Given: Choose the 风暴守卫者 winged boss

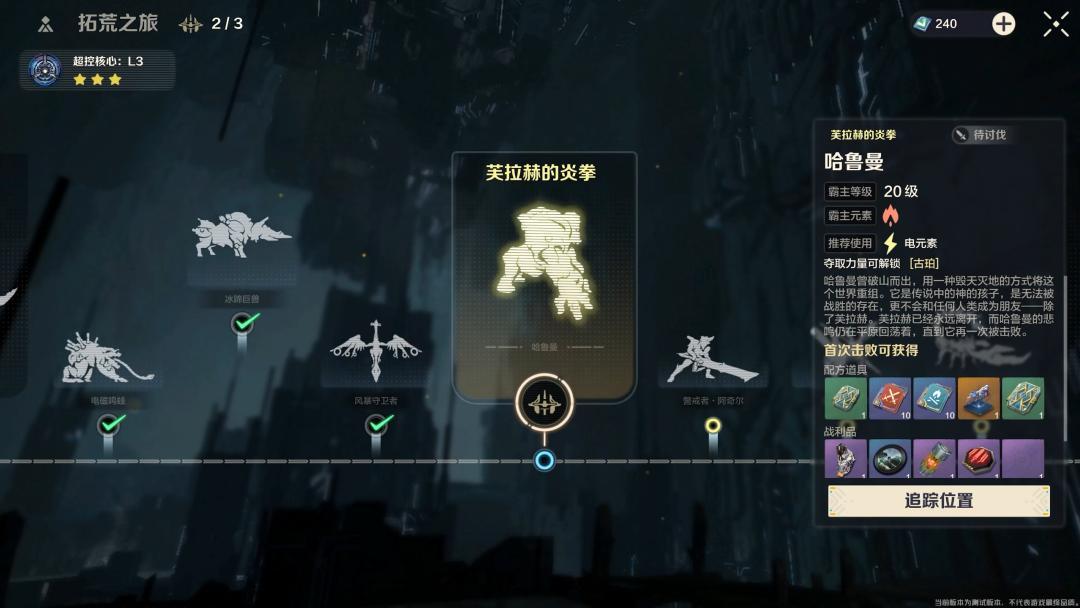Looking at the screenshot, I should (376, 353).
